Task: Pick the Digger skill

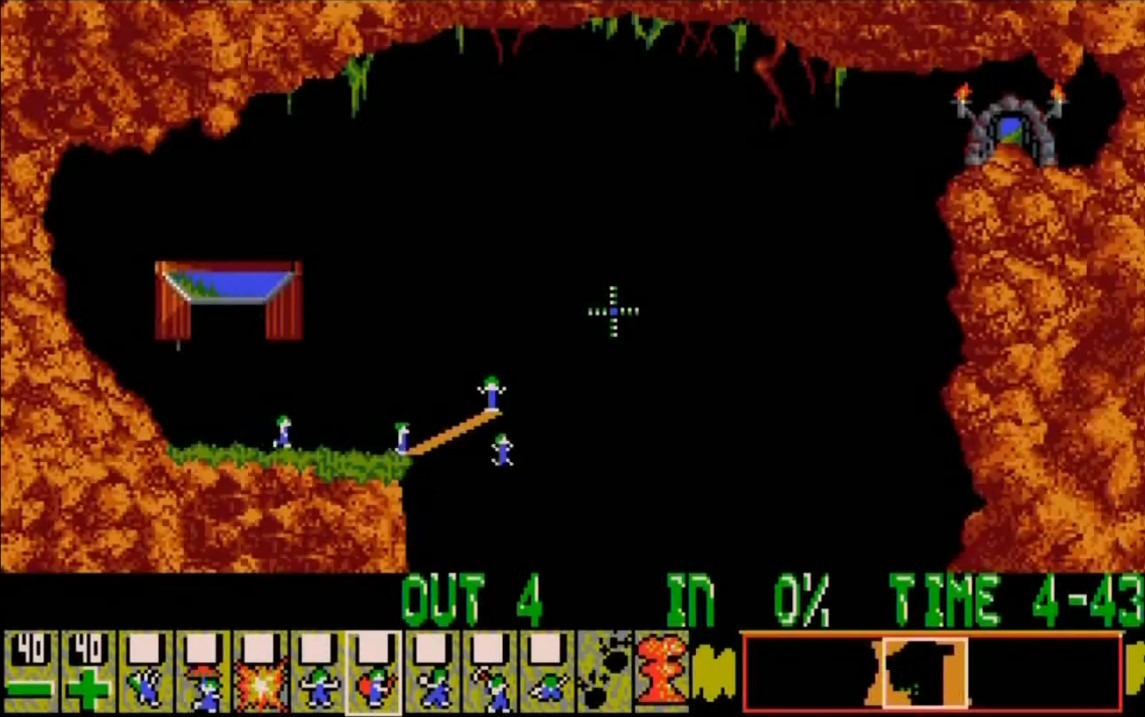Action: point(547,672)
